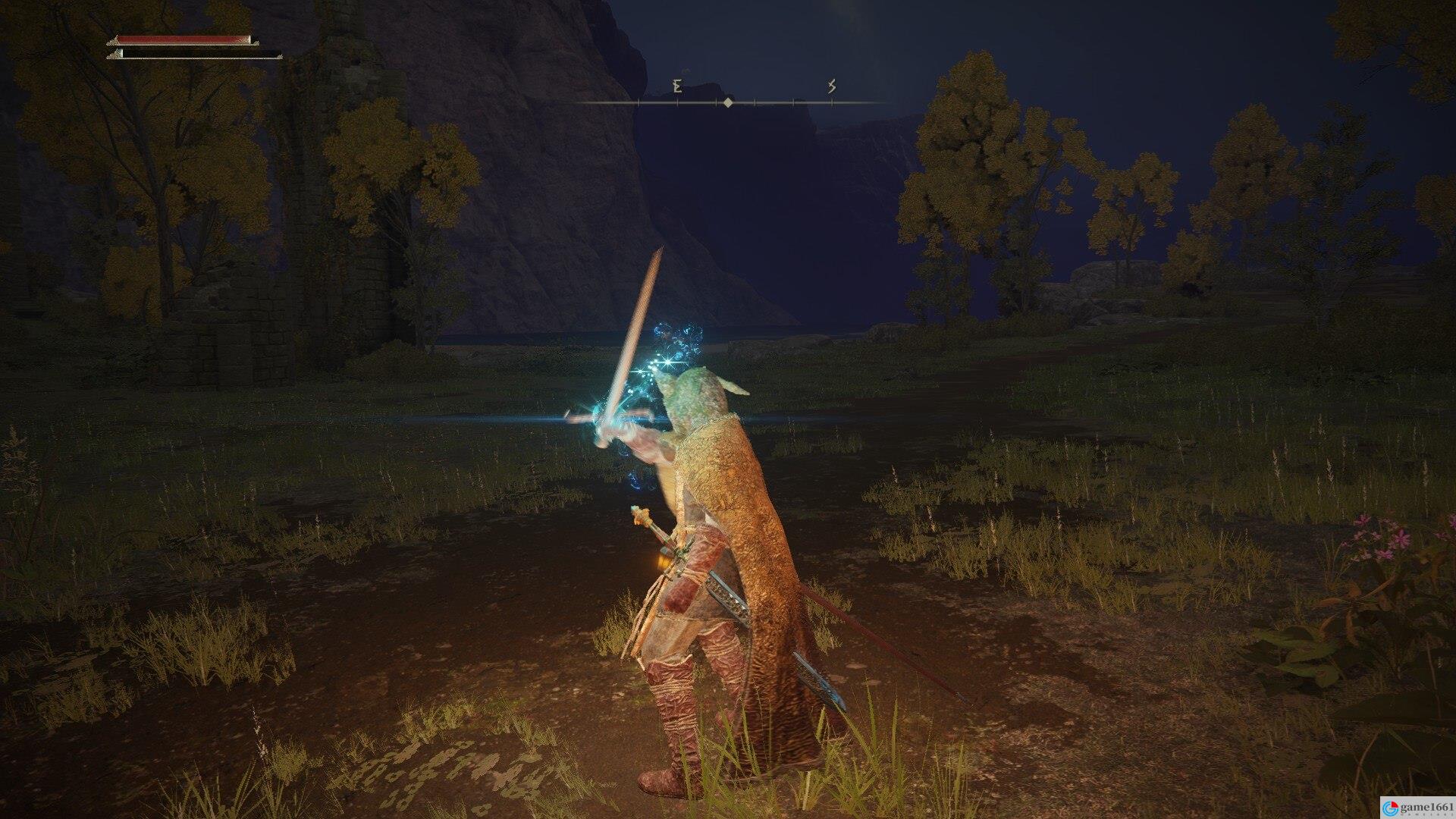This screenshot has width=1456, height=819.
Task: Click the compass bar's center diamond marker
Action: pos(728,102)
